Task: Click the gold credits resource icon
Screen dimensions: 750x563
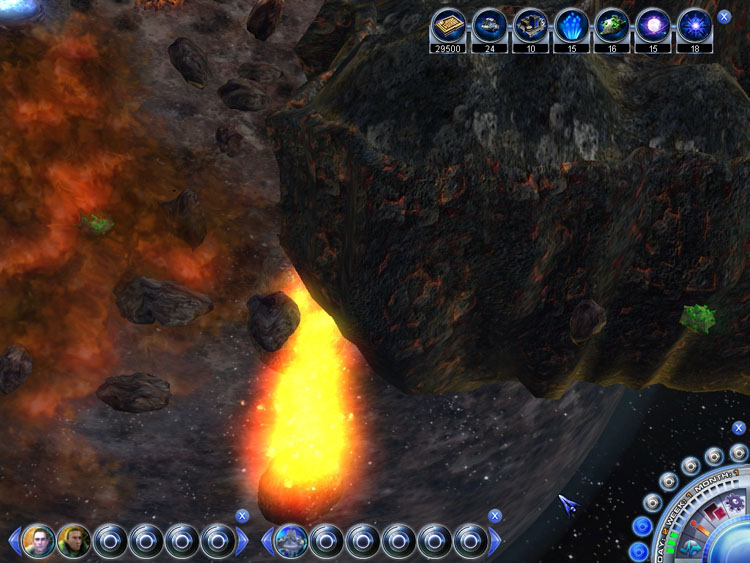Action: coord(449,24)
